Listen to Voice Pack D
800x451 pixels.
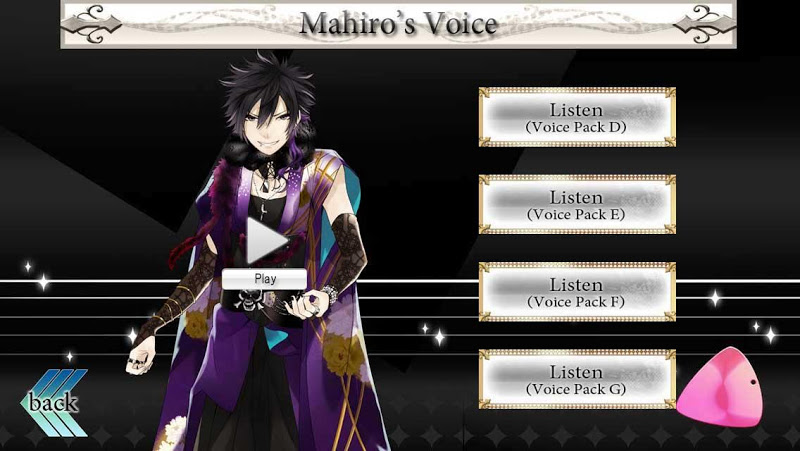pos(577,118)
